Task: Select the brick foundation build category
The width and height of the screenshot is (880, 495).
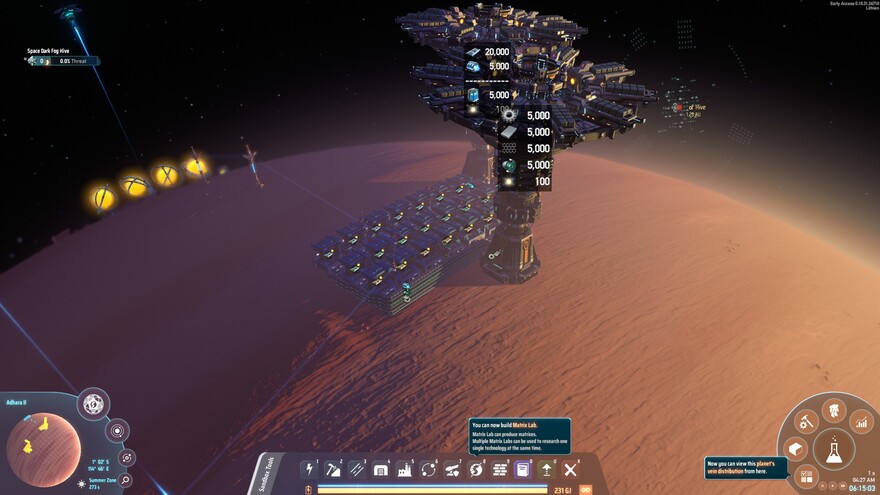Action: coord(500,469)
